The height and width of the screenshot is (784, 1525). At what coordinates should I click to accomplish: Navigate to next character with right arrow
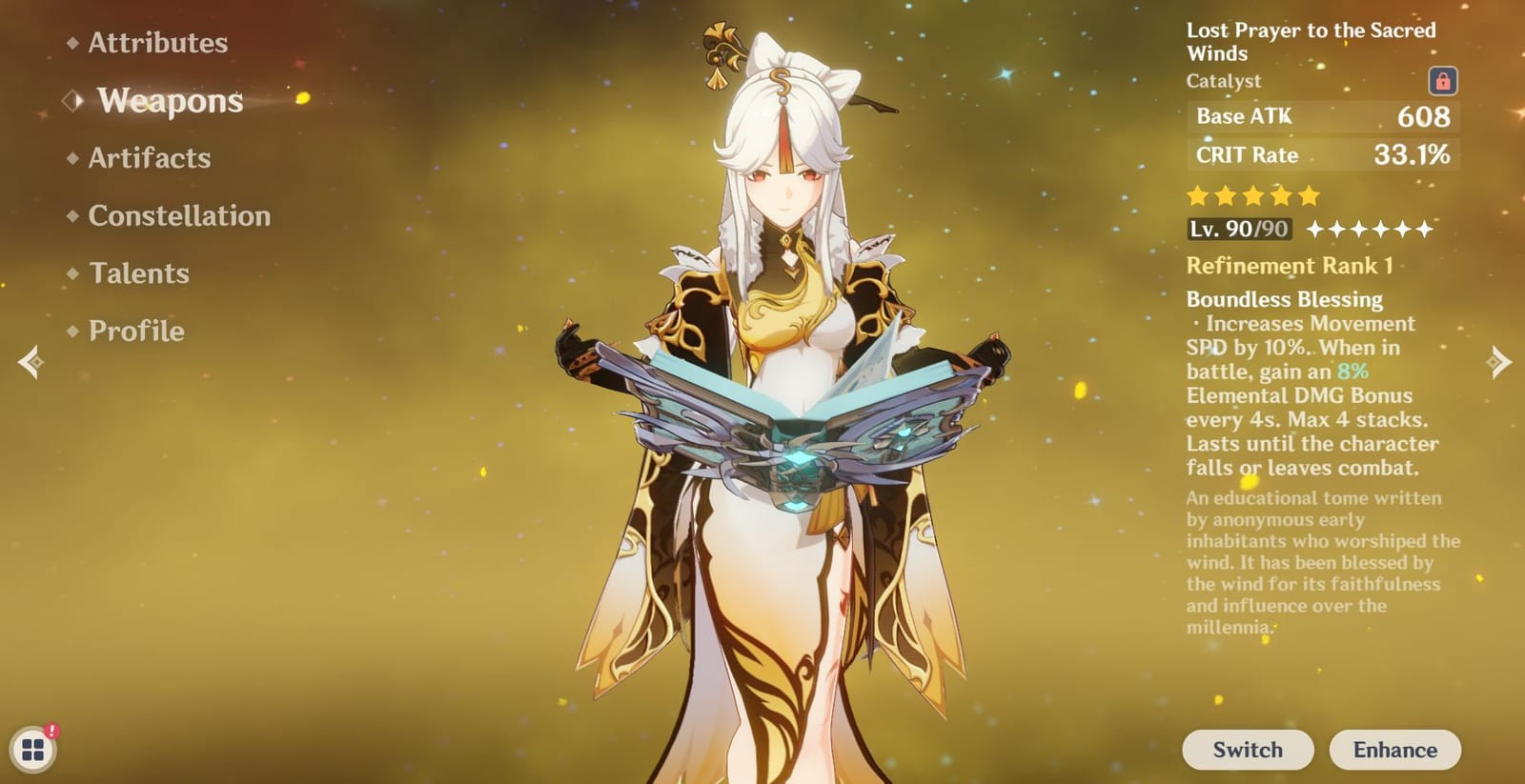coord(1498,361)
